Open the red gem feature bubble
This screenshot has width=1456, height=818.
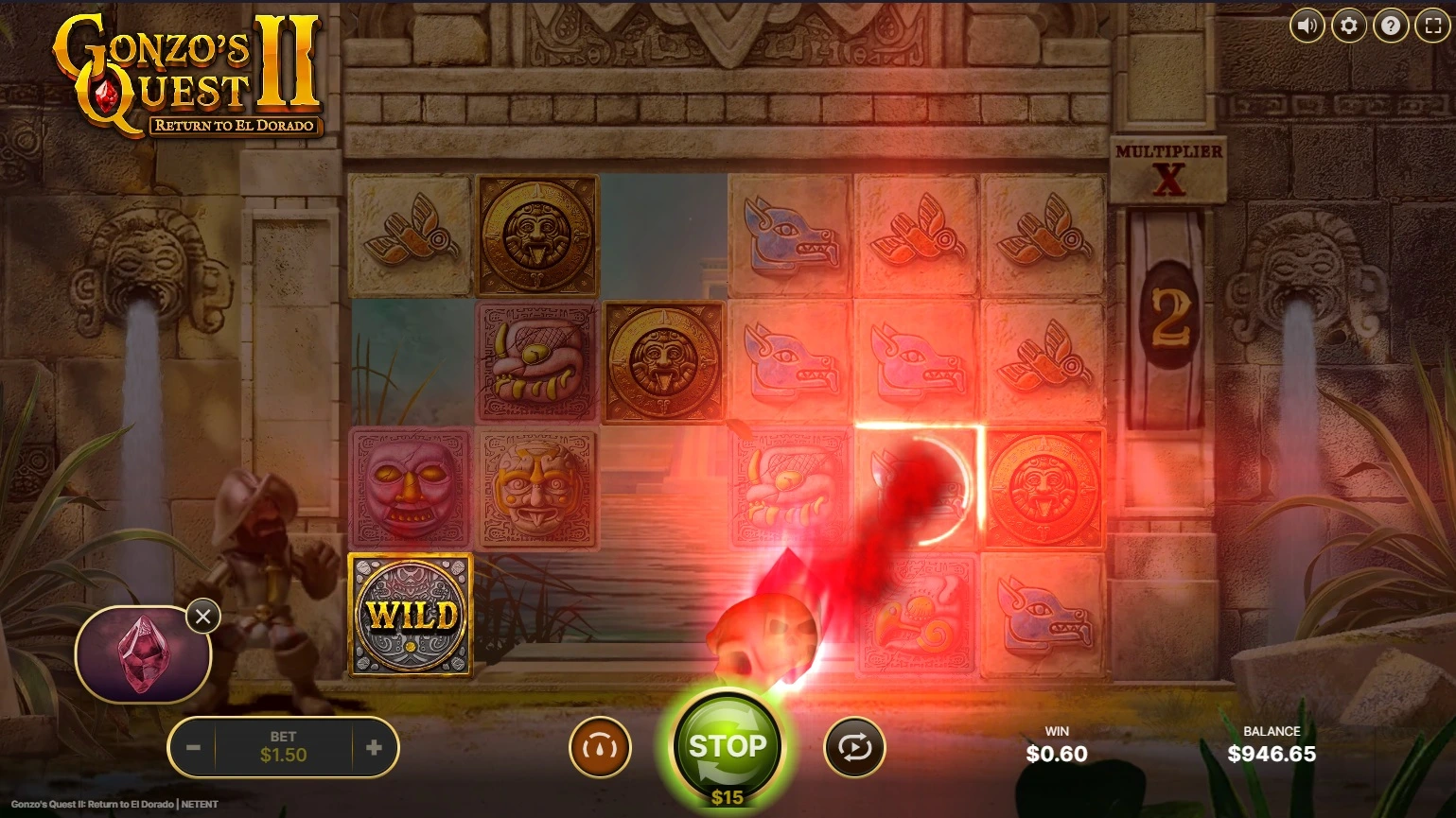pyautogui.click(x=140, y=654)
